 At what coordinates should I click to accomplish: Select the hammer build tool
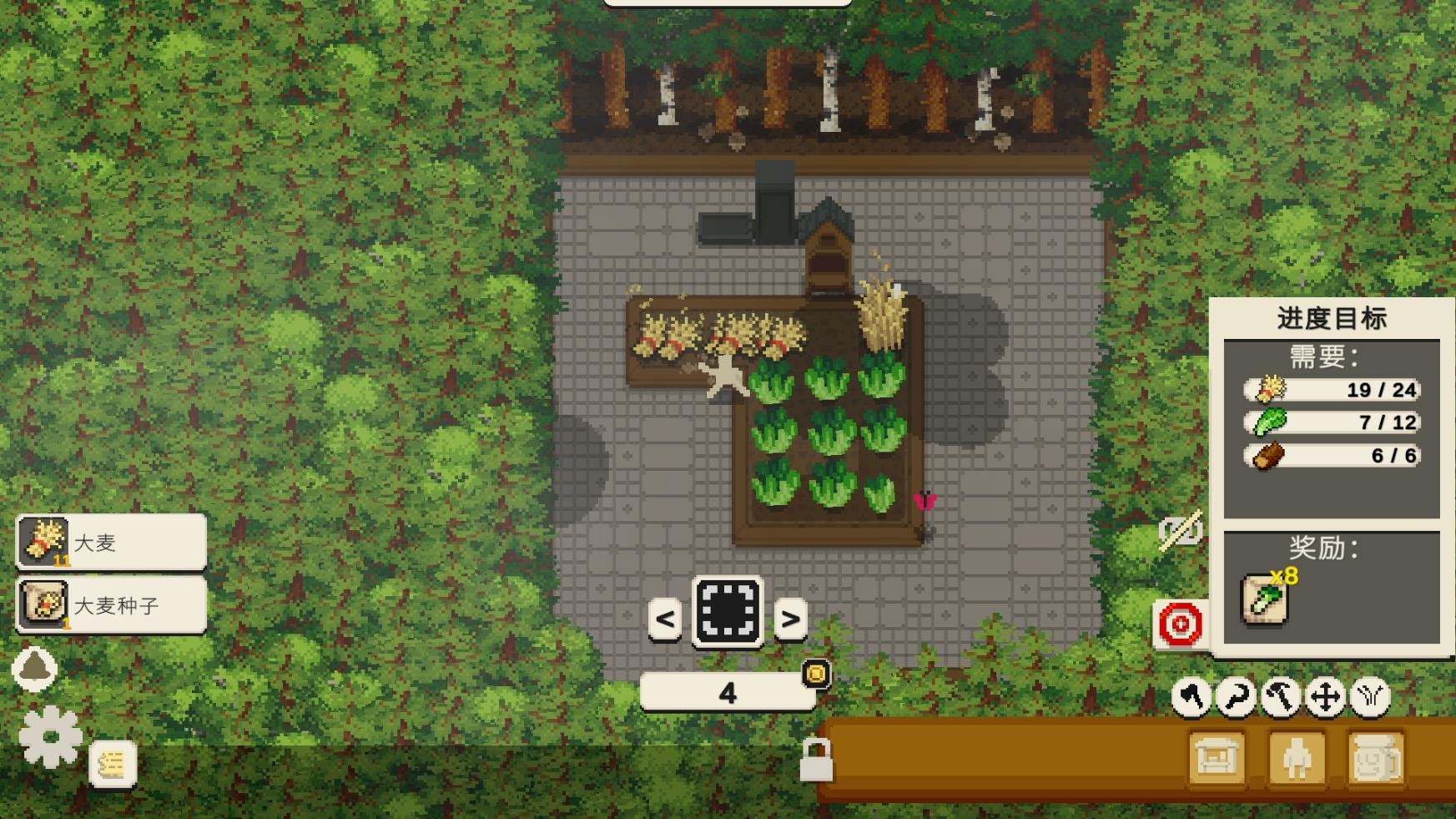tap(1281, 696)
